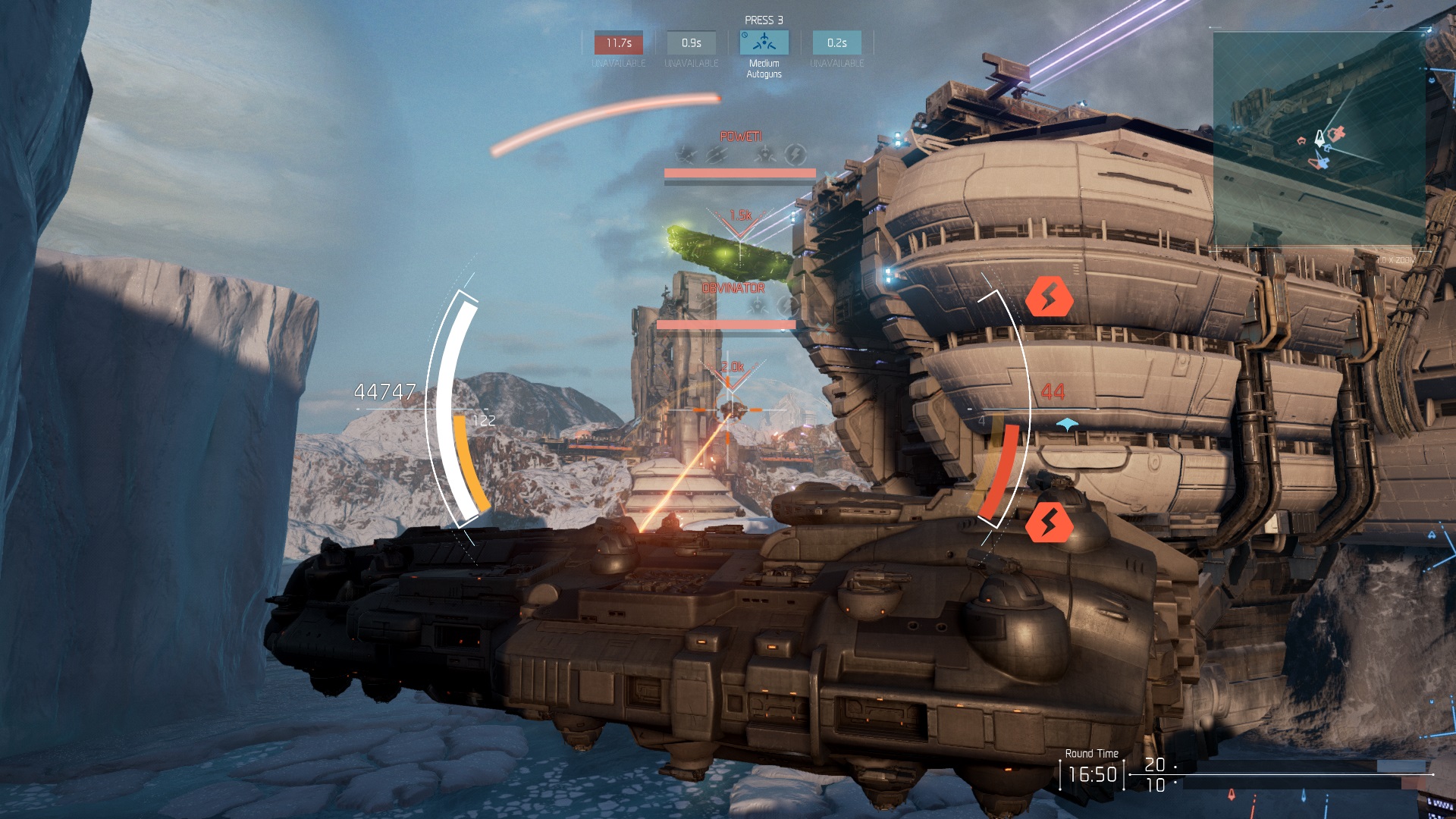Select the blue 0.2s cooldown module slot
The height and width of the screenshot is (819, 1456).
[x=836, y=43]
